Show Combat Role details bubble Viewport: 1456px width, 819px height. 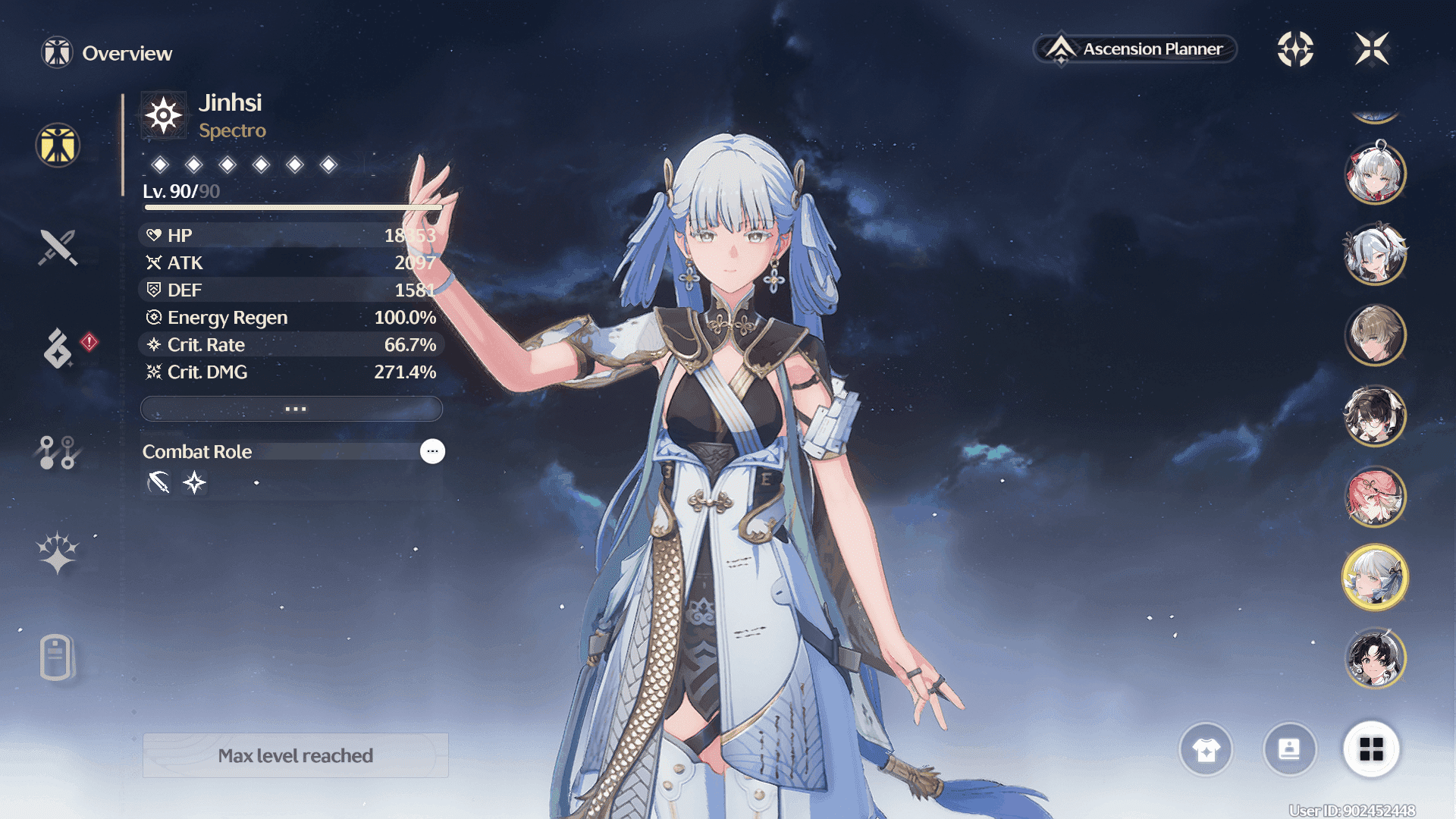[x=432, y=451]
